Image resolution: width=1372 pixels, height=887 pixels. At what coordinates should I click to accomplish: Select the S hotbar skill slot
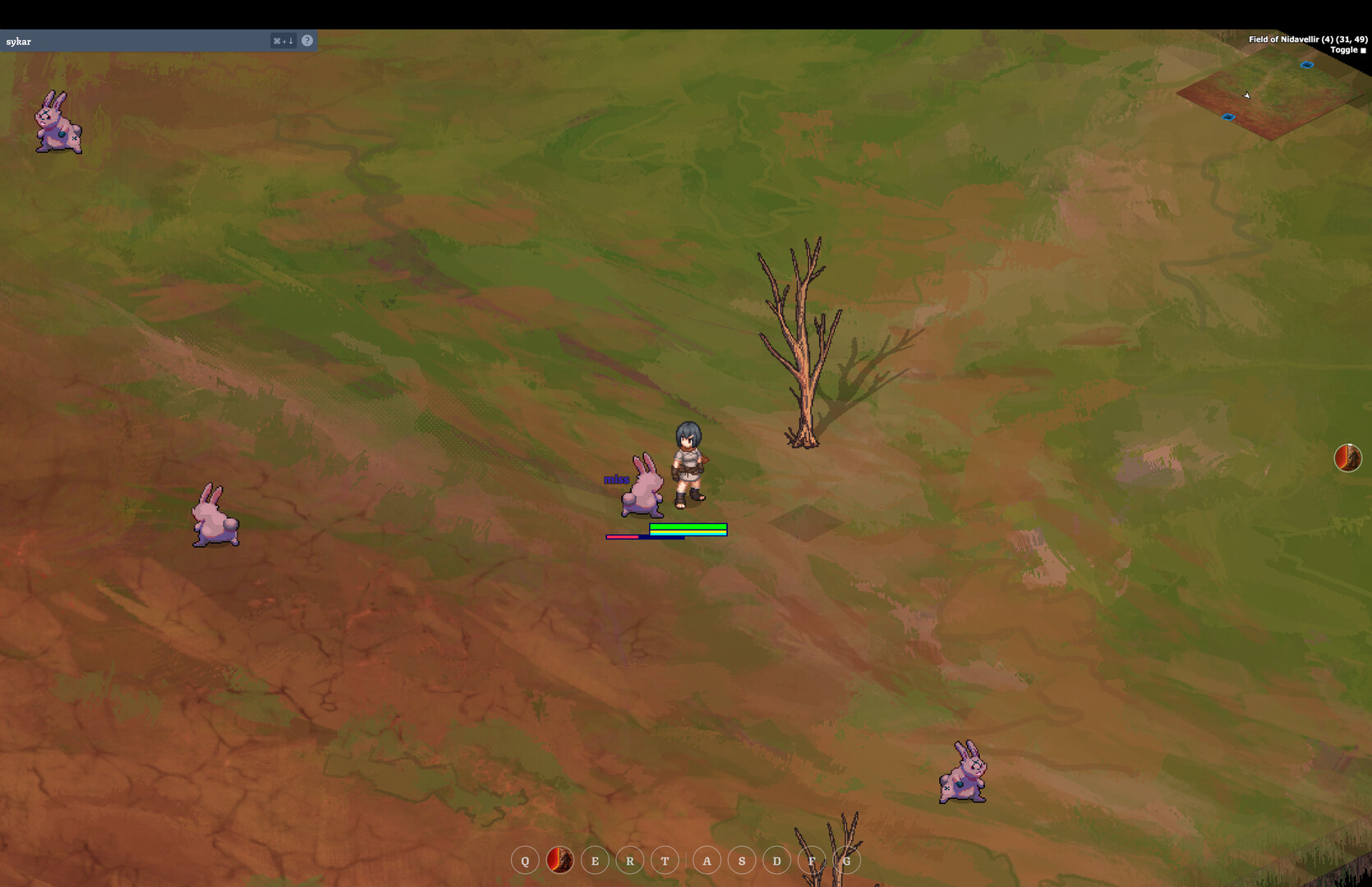click(741, 861)
